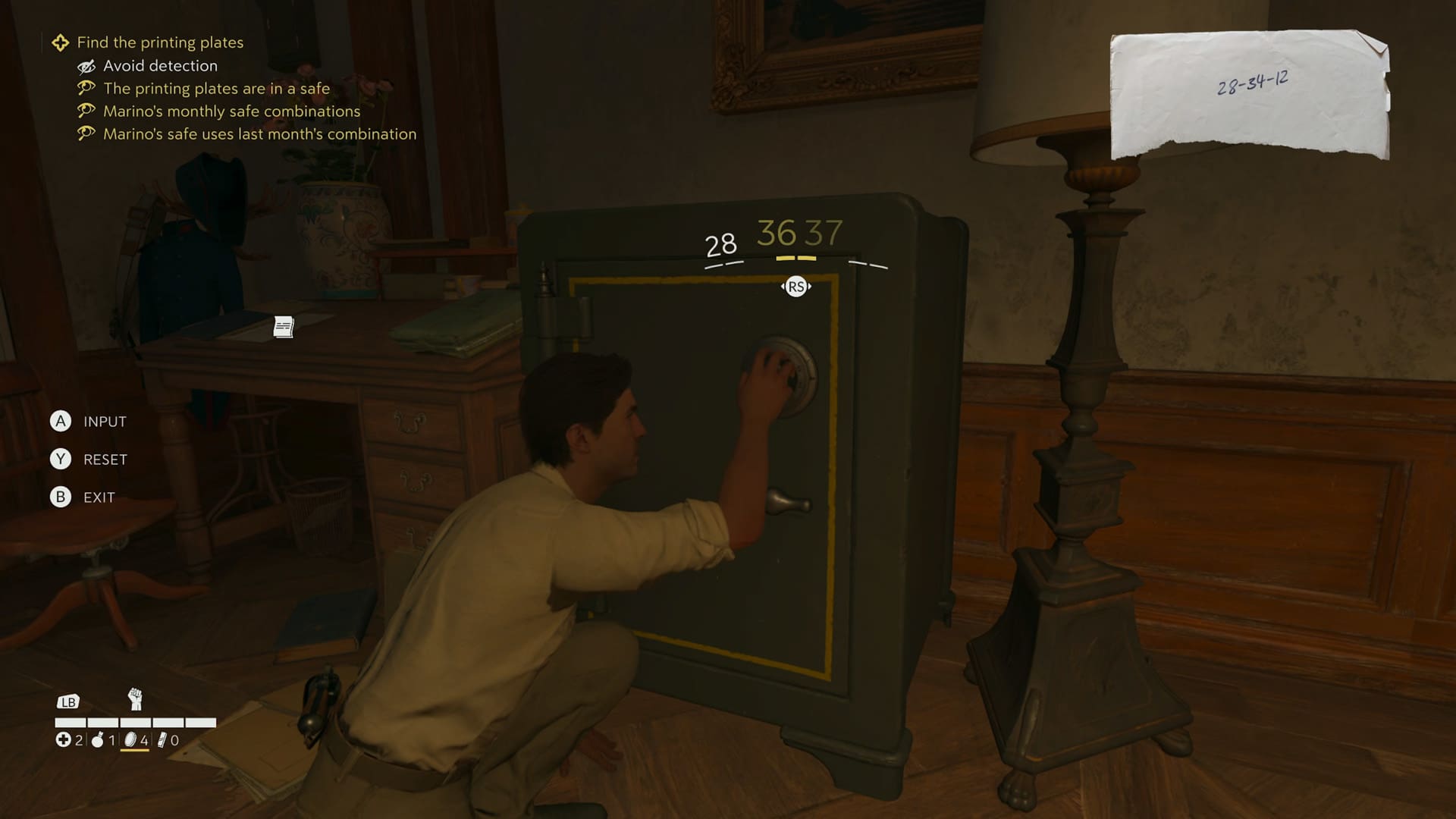Select the coin item icon showing count 4
The image size is (1456, 819).
(130, 740)
